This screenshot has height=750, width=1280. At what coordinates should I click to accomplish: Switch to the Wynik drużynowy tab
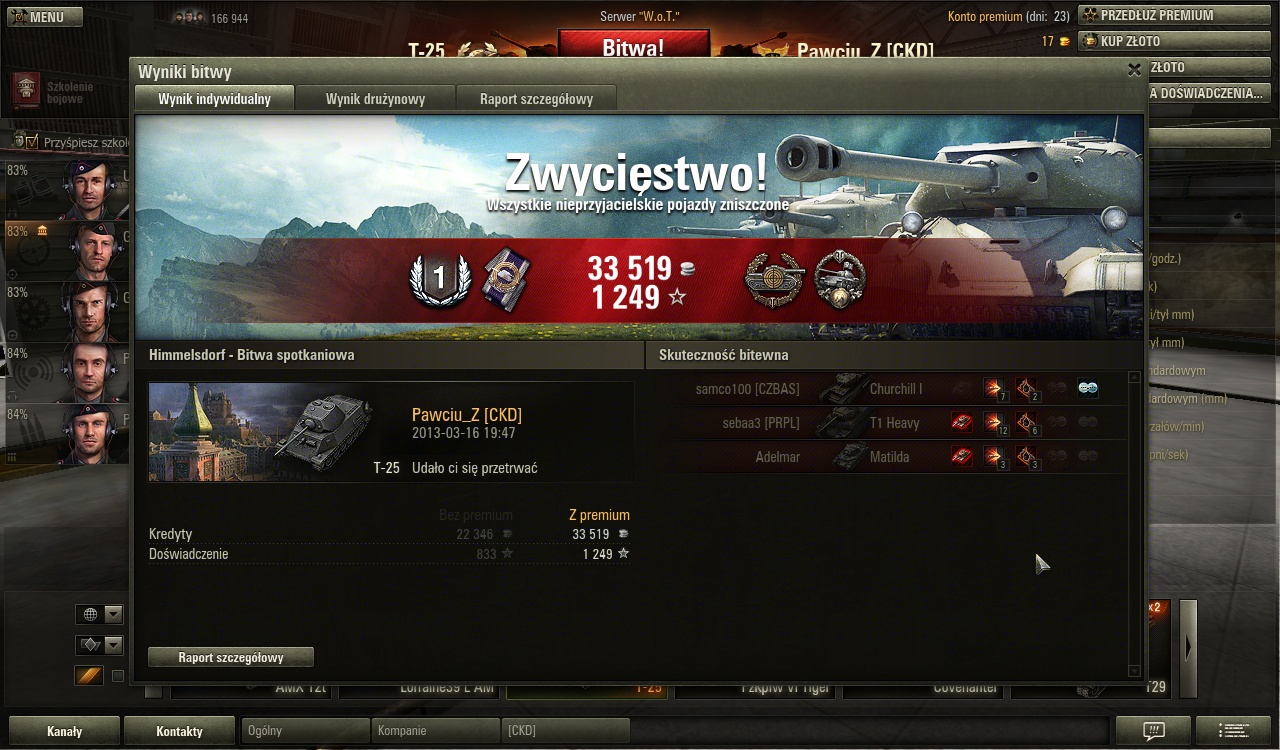(375, 99)
